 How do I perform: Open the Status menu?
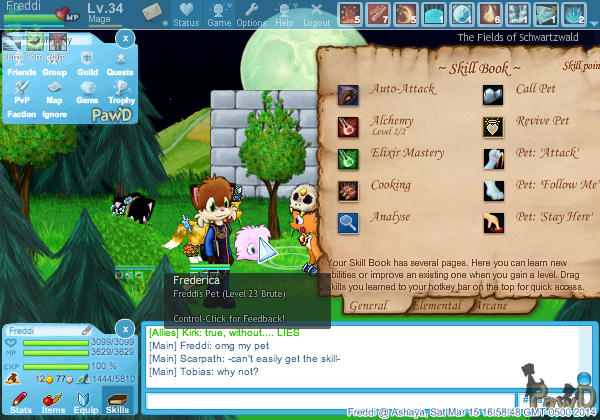pos(186,14)
